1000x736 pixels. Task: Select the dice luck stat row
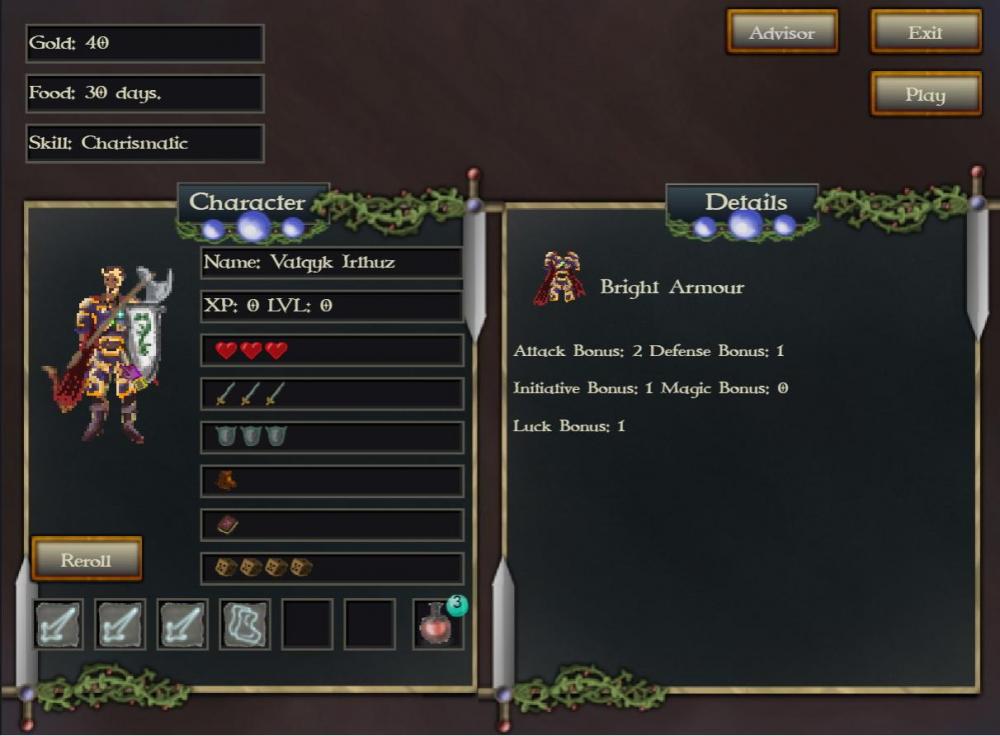click(x=331, y=568)
